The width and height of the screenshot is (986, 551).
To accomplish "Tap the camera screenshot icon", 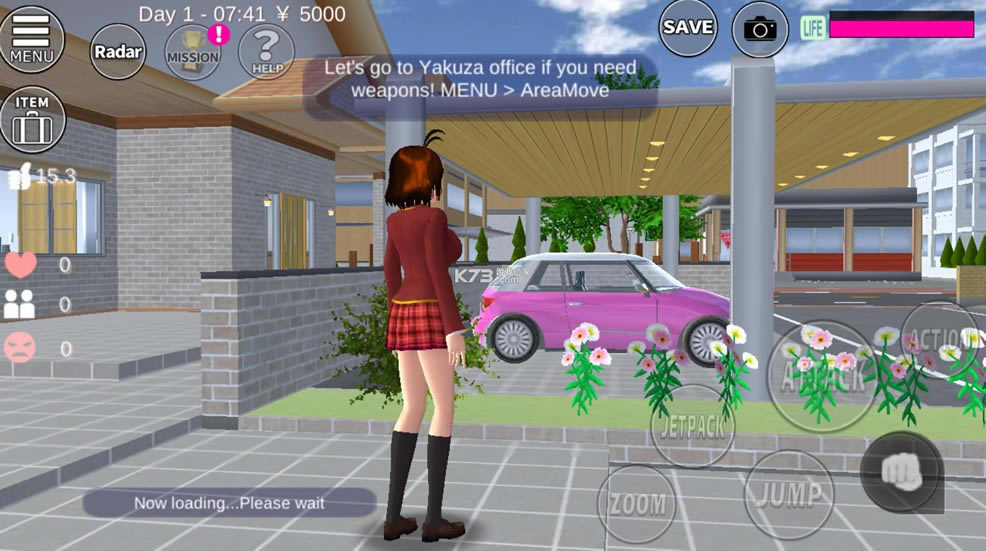I will click(760, 29).
